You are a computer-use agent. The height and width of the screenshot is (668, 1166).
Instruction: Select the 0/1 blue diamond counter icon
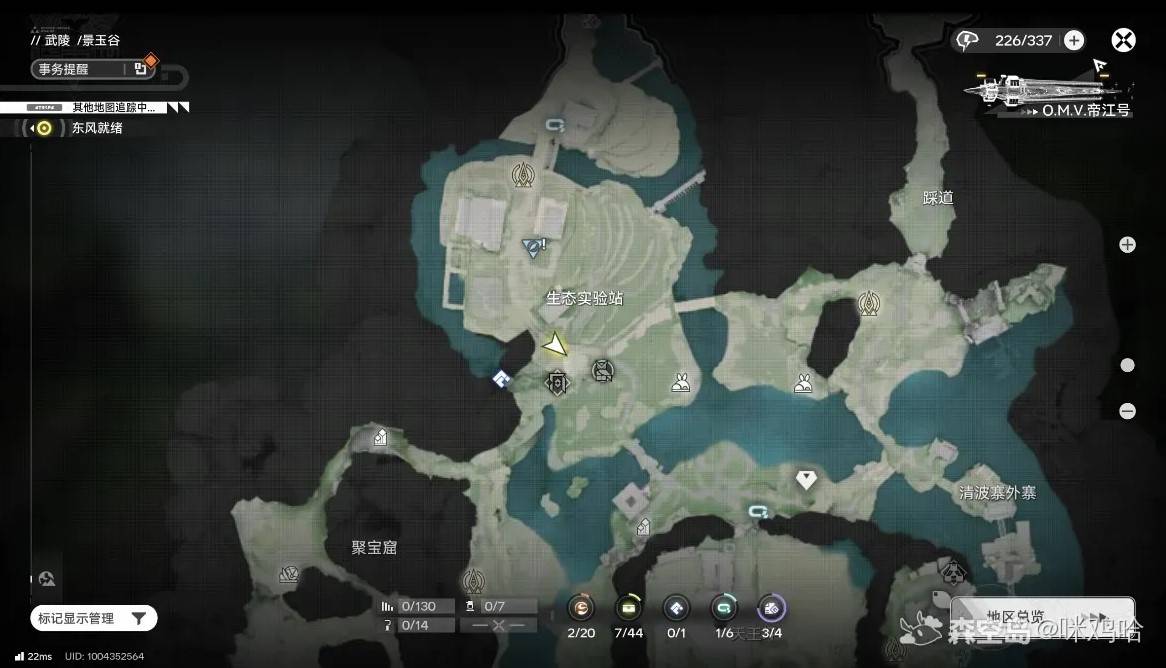point(676,607)
